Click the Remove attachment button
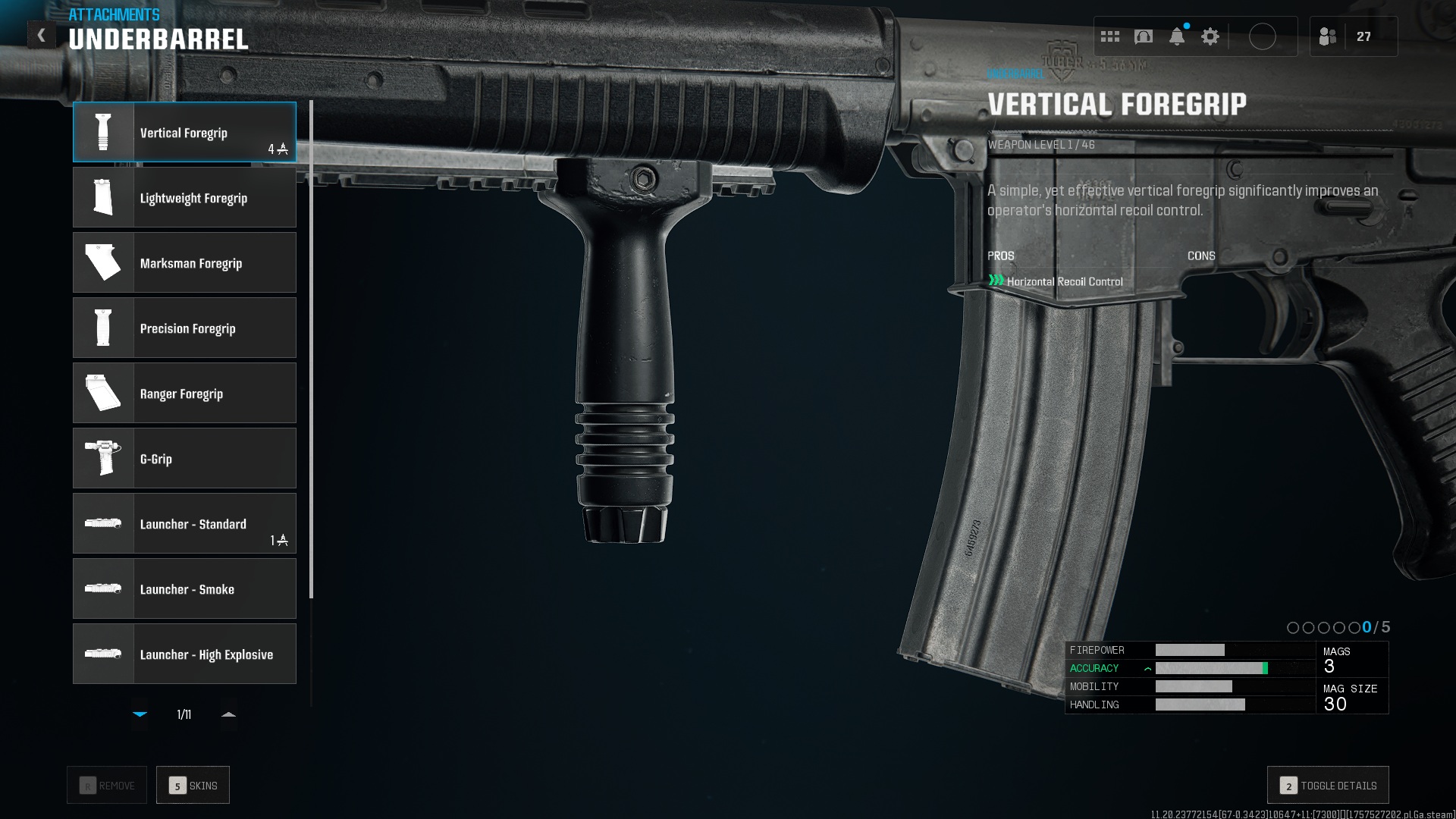The height and width of the screenshot is (819, 1456). coord(107,785)
